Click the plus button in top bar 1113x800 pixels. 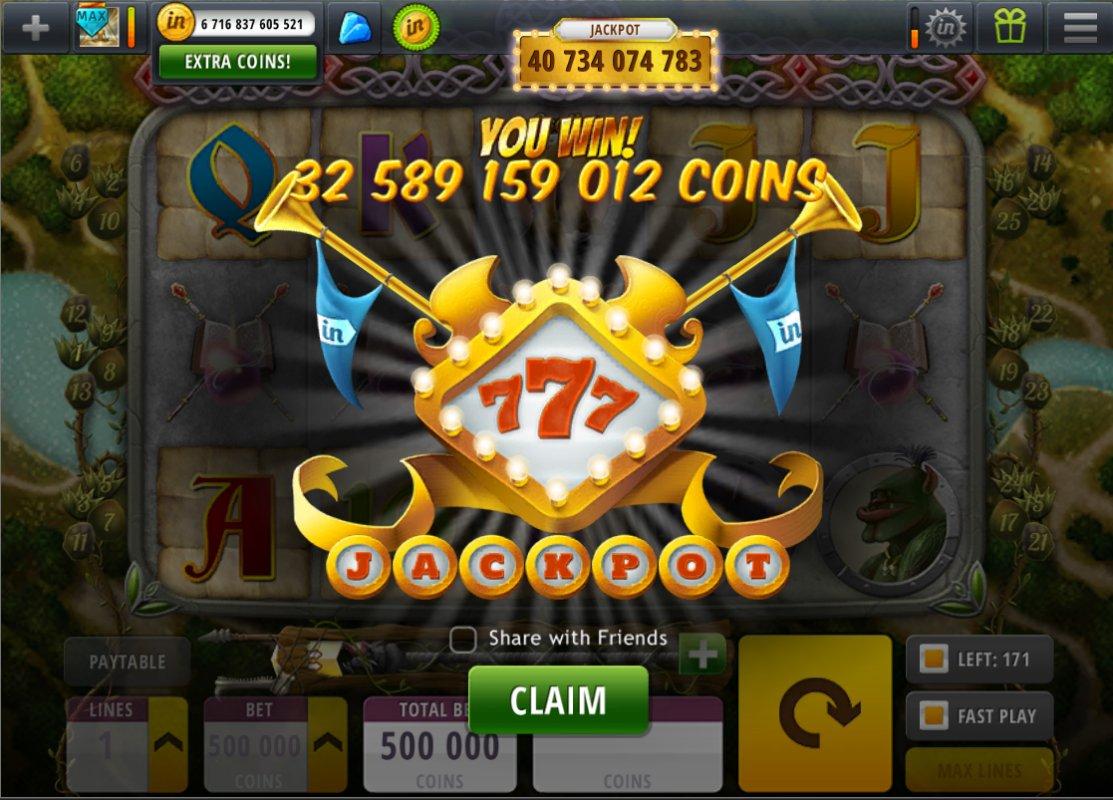click(35, 27)
